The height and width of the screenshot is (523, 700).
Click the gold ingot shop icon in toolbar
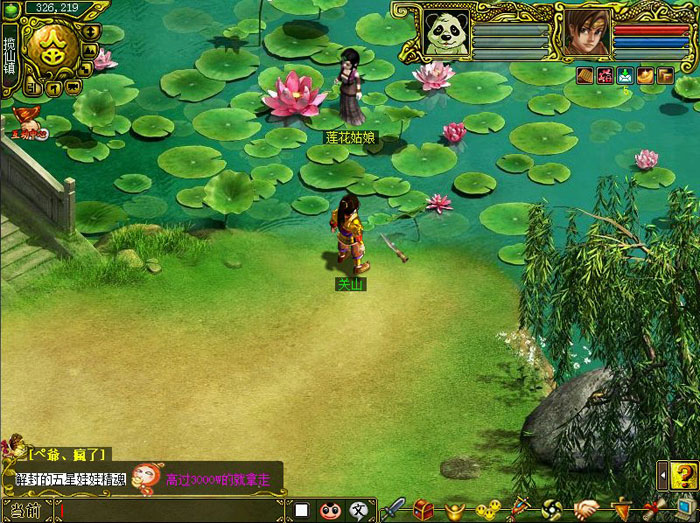455,509
